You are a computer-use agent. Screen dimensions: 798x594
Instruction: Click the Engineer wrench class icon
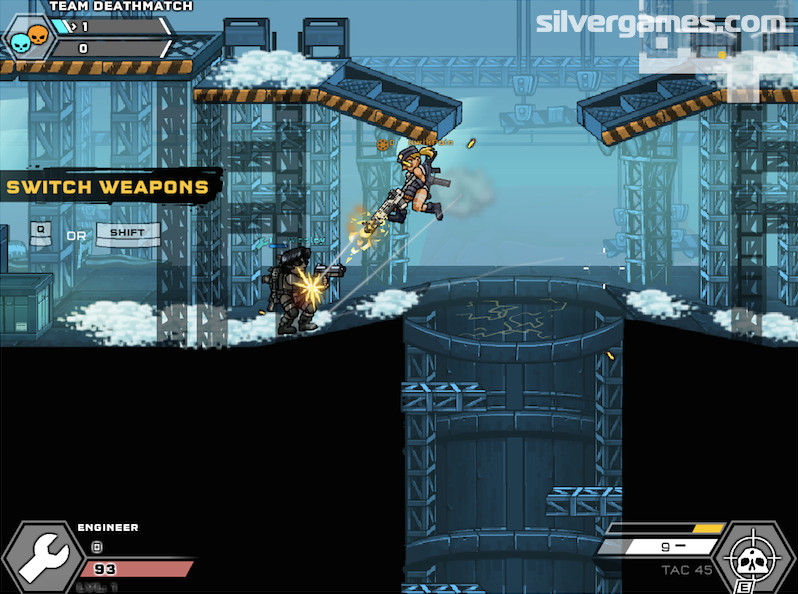[x=39, y=557]
